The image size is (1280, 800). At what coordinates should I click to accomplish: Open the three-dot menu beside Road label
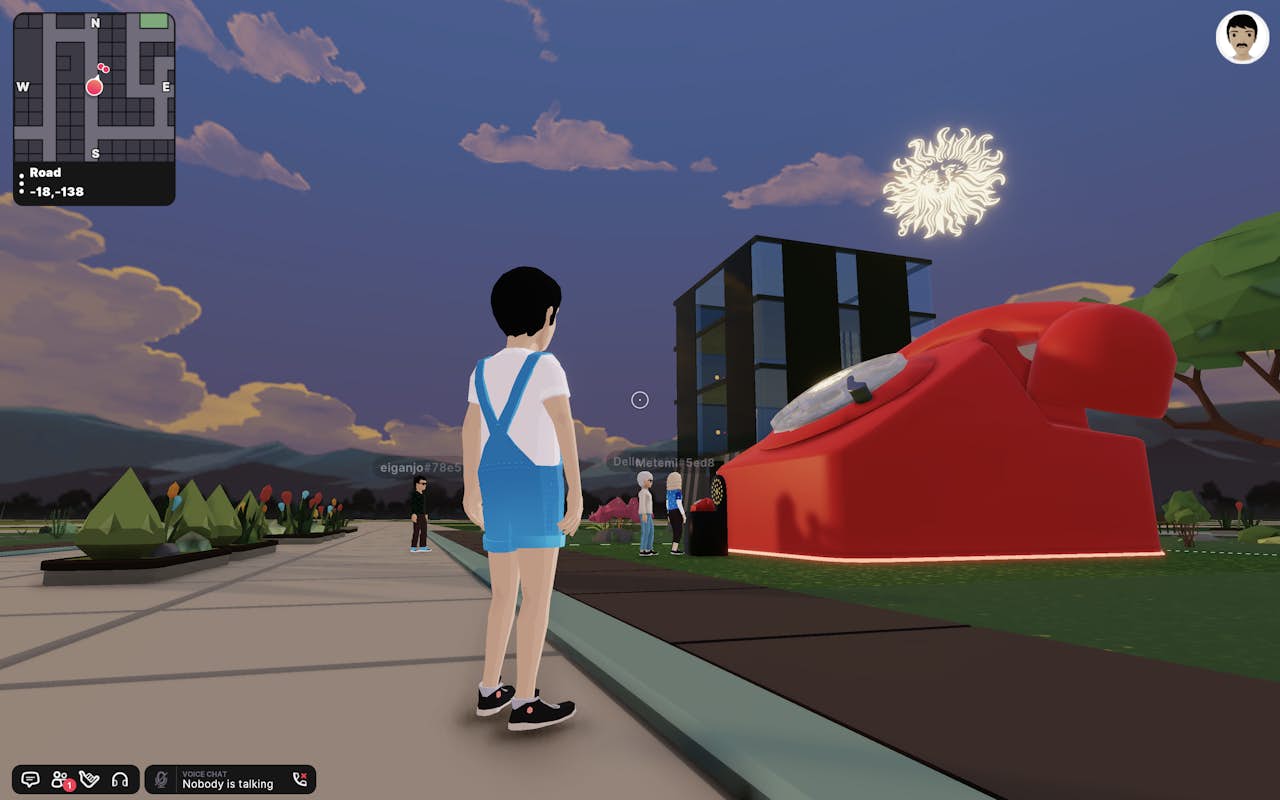22,182
